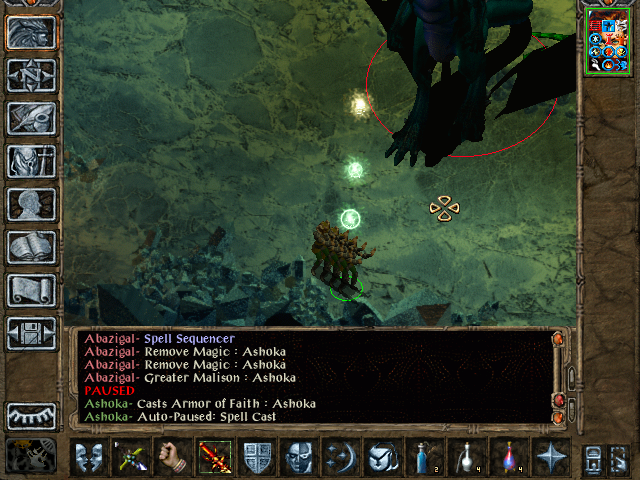Click the twin masks dialogue button
Screen dimensions: 640x480
89,458
